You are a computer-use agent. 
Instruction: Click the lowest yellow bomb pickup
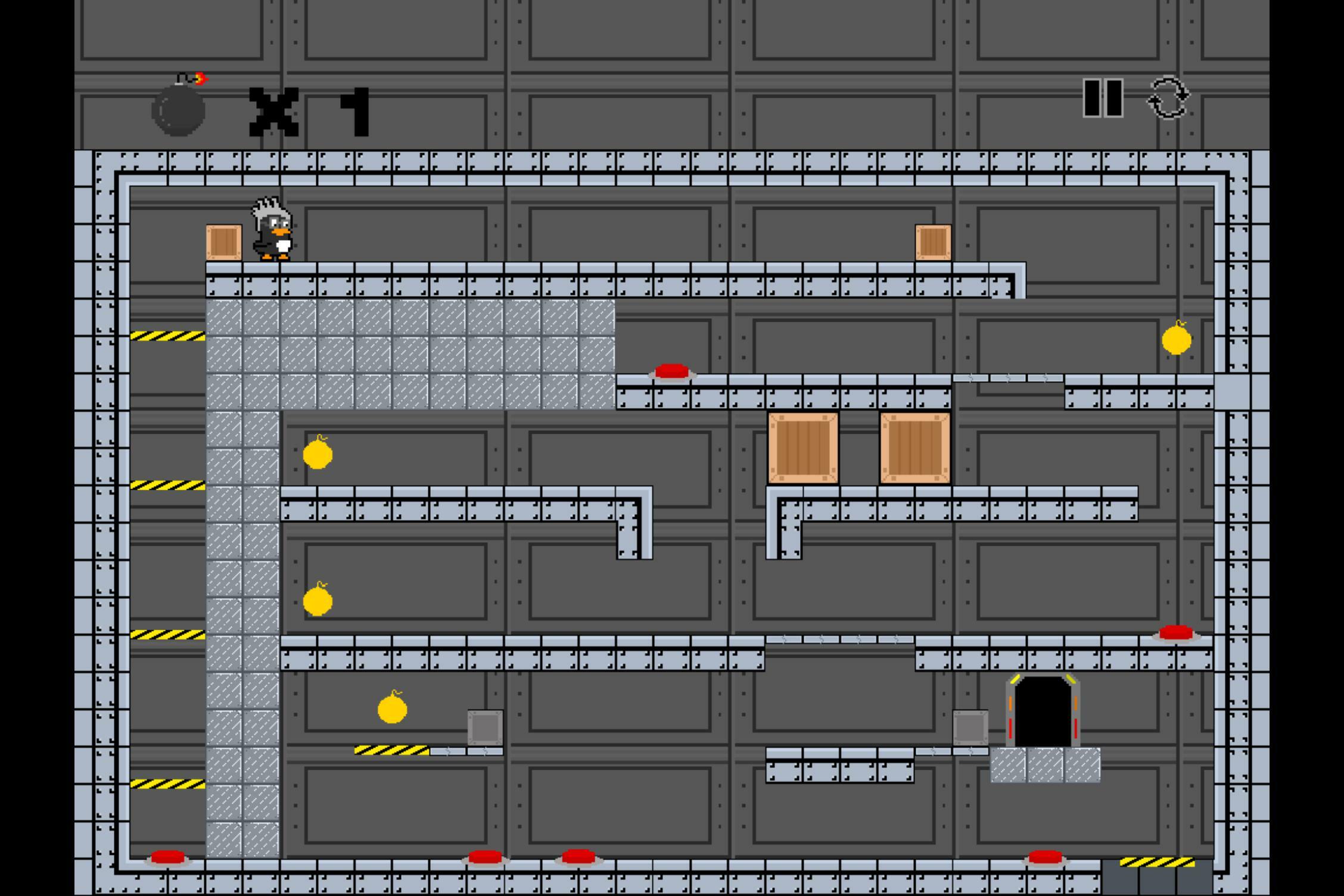pyautogui.click(x=391, y=710)
